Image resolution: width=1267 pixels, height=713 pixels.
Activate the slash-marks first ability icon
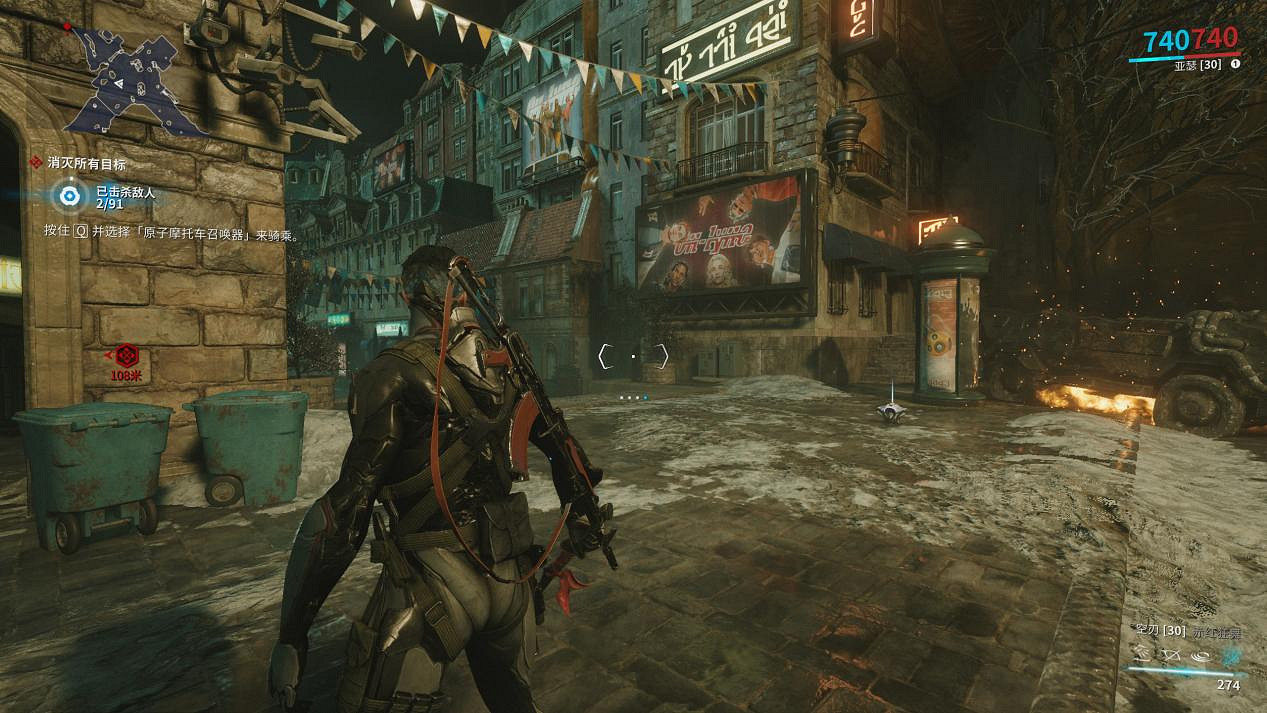click(x=1143, y=653)
